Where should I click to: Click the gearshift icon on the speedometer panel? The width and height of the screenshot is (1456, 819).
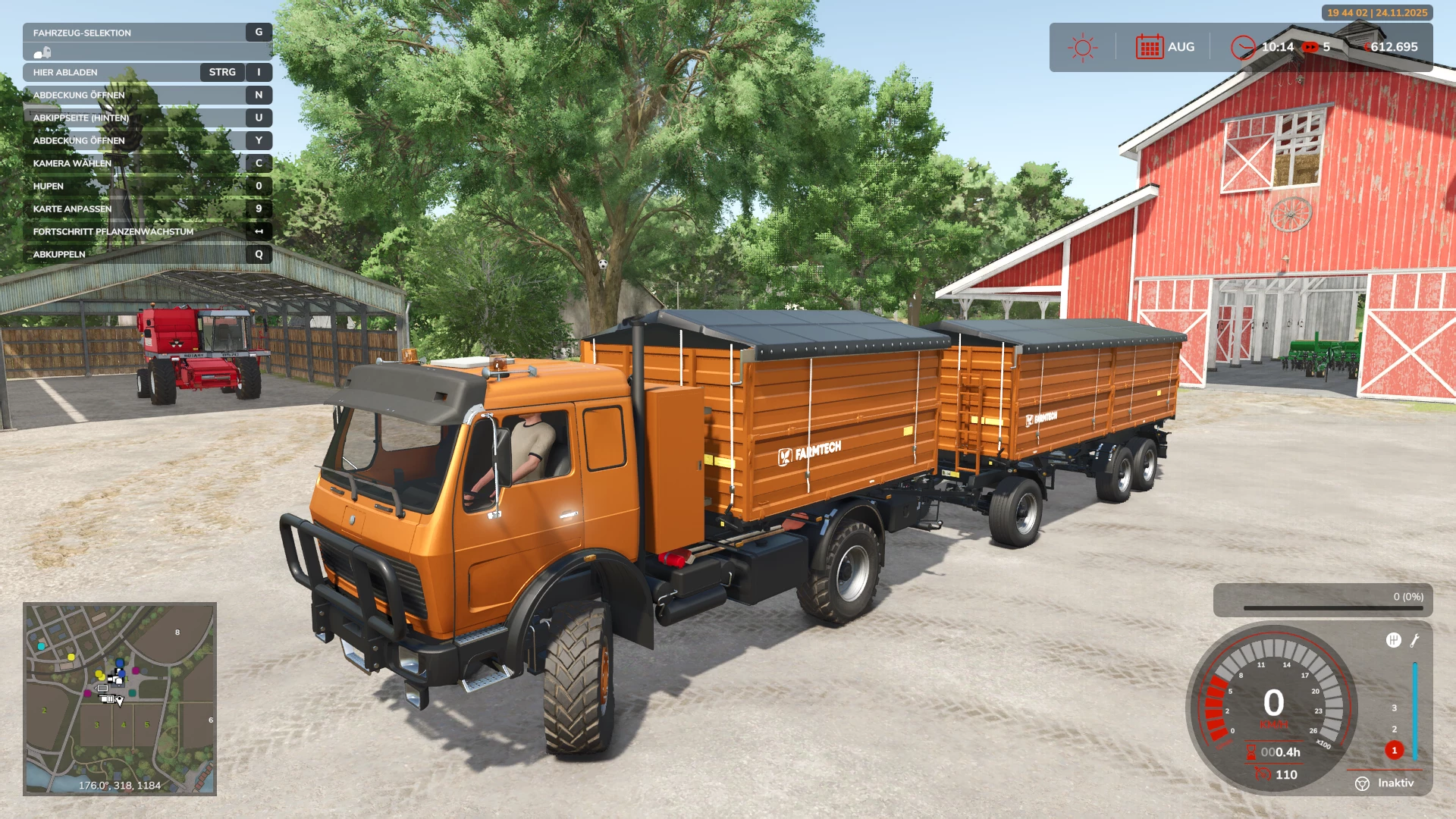tap(1393, 640)
